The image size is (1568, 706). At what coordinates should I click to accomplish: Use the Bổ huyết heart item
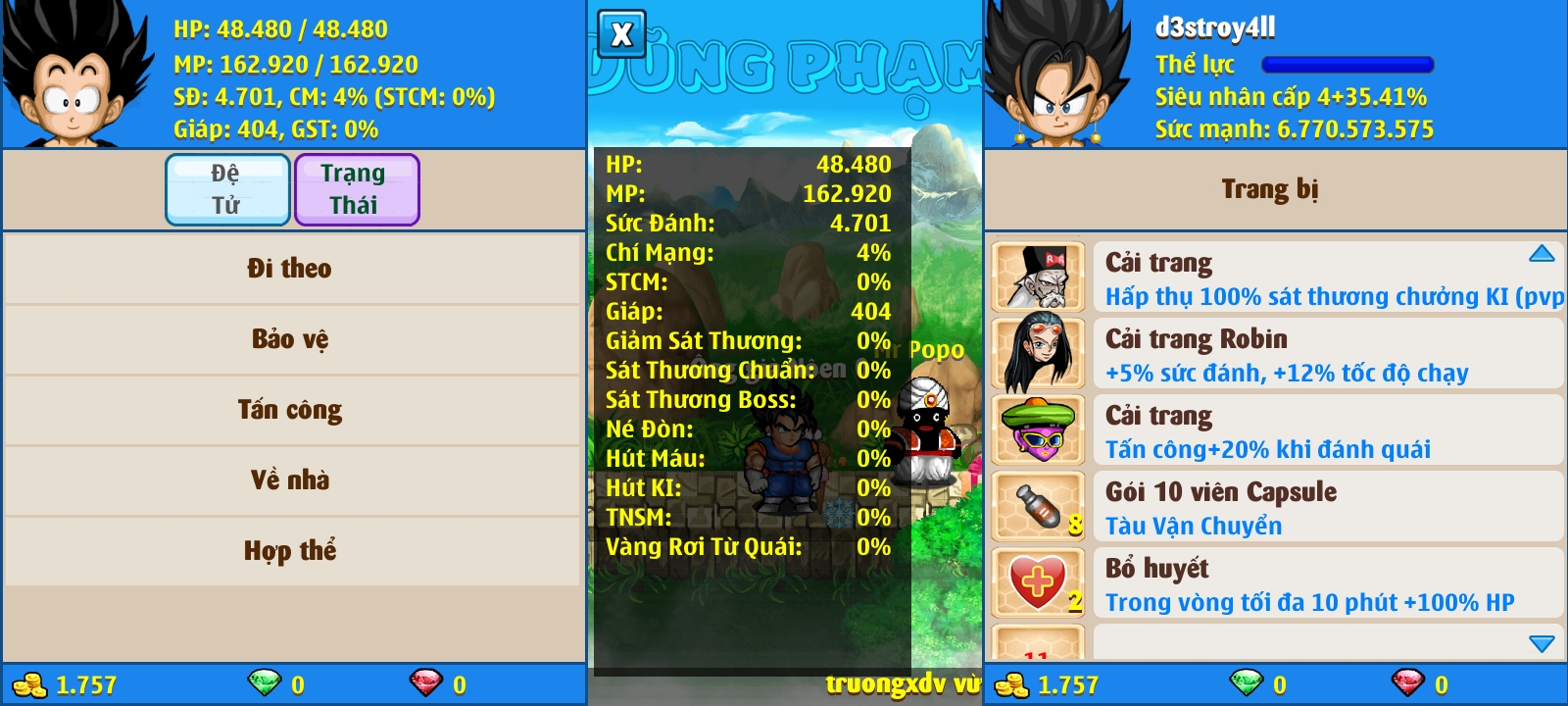tap(1328, 583)
